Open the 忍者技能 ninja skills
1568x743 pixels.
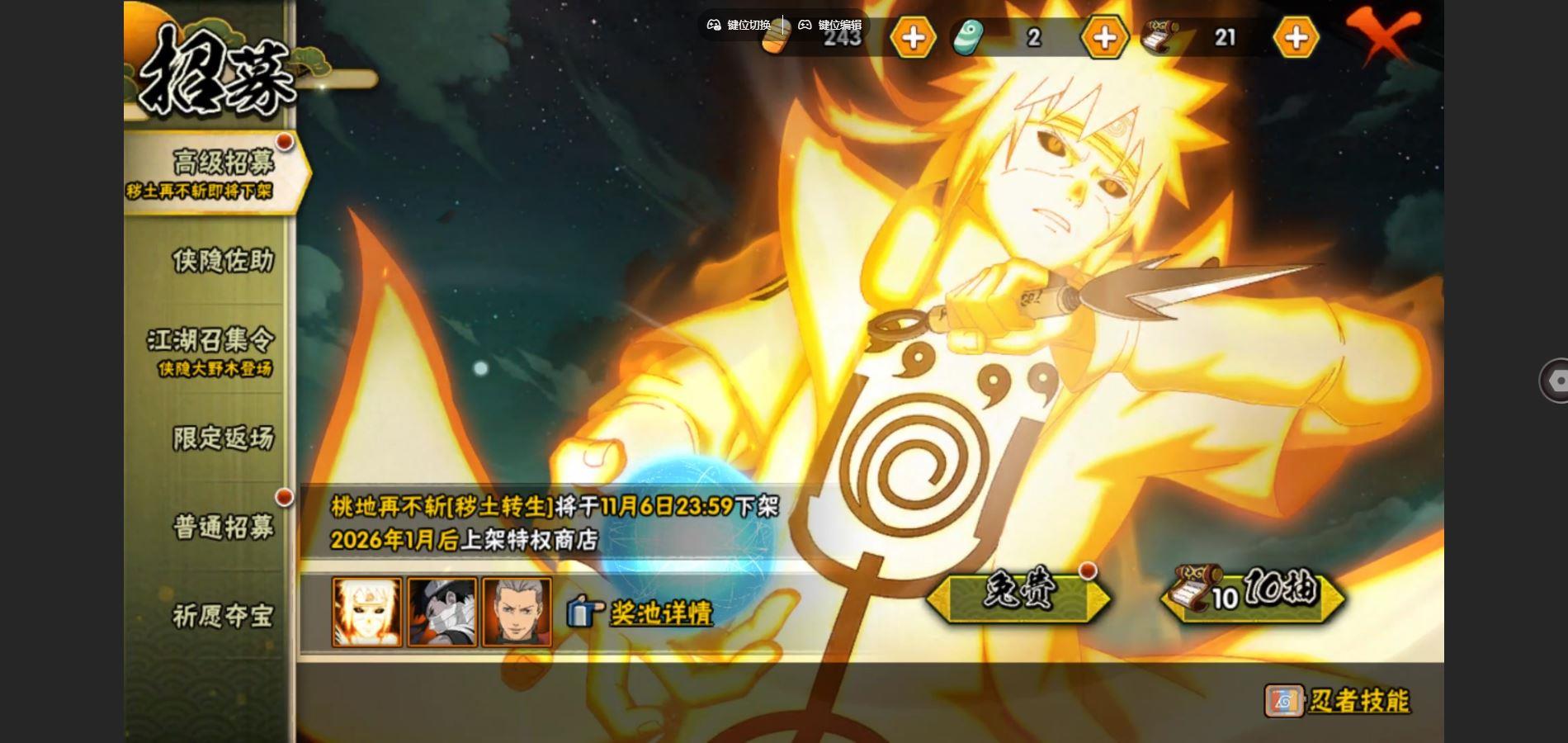[x=1338, y=701]
